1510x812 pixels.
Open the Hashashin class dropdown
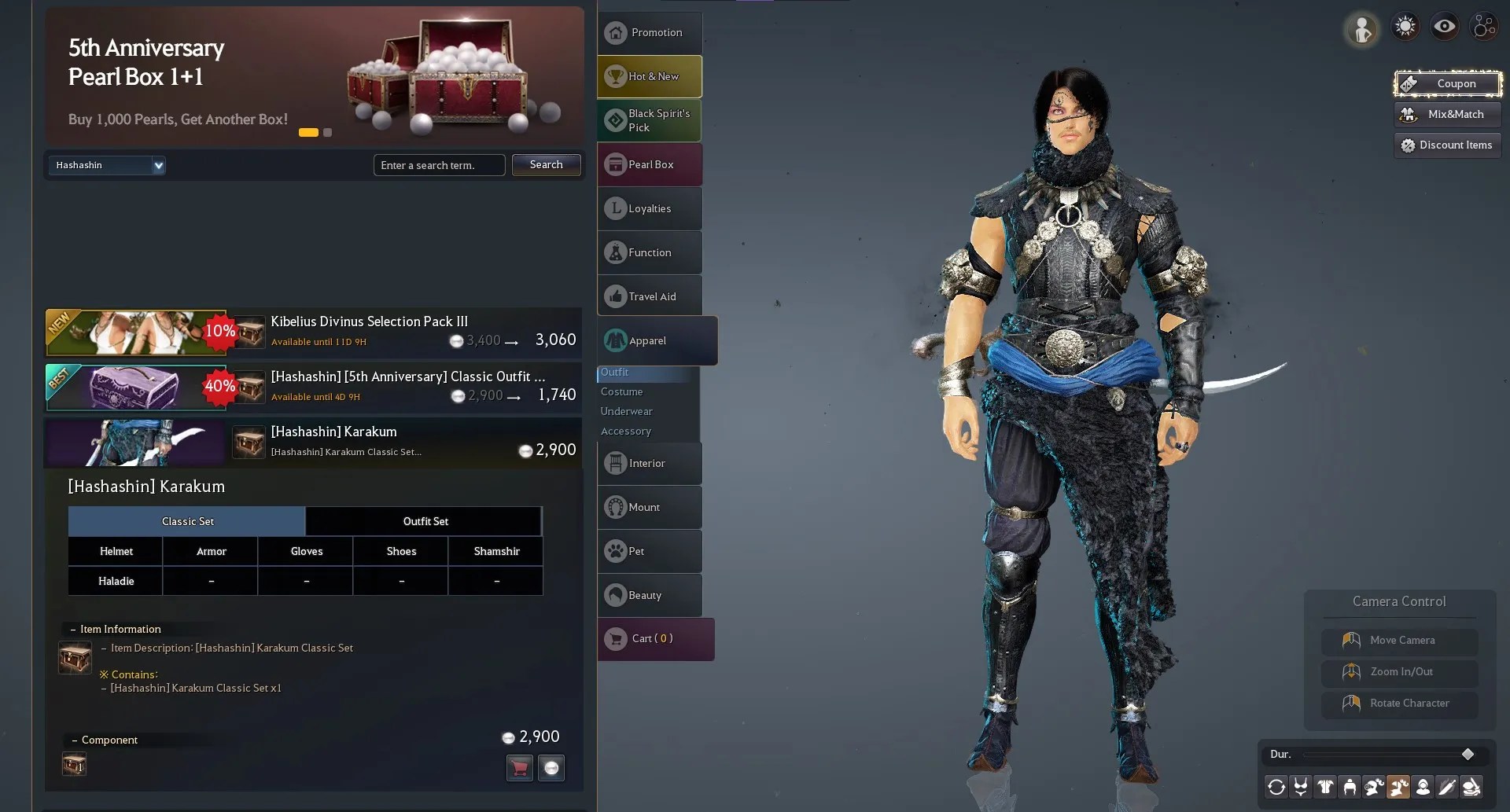point(107,165)
